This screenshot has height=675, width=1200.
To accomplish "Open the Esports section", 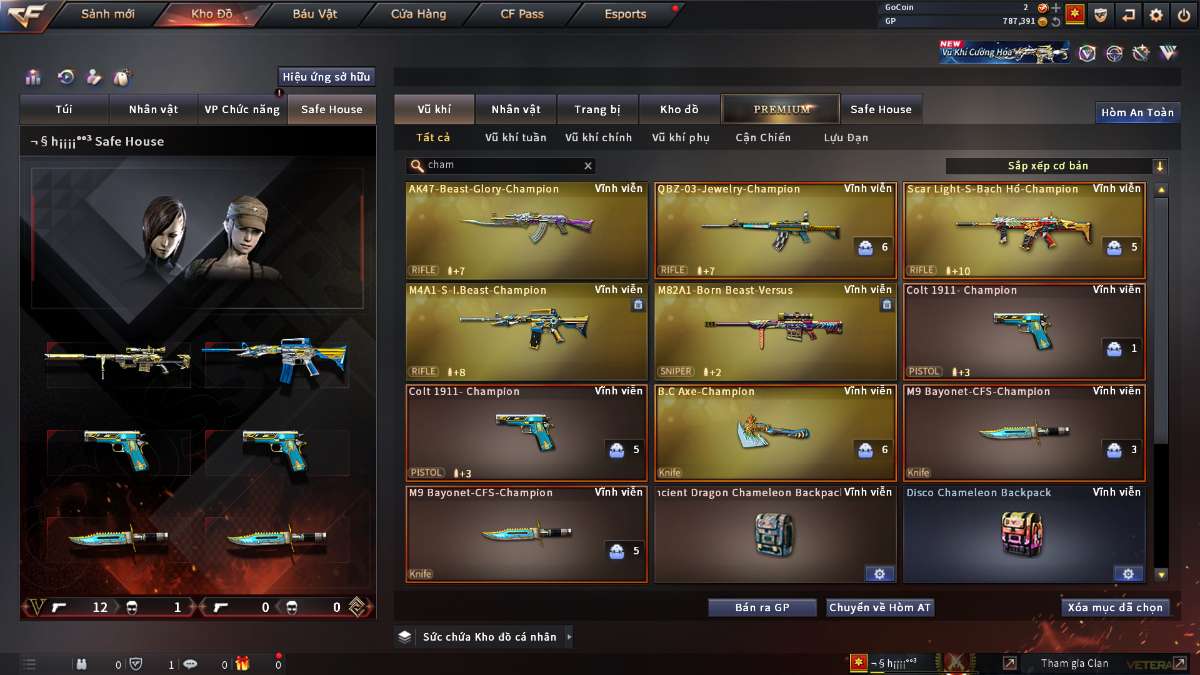I will tap(626, 14).
